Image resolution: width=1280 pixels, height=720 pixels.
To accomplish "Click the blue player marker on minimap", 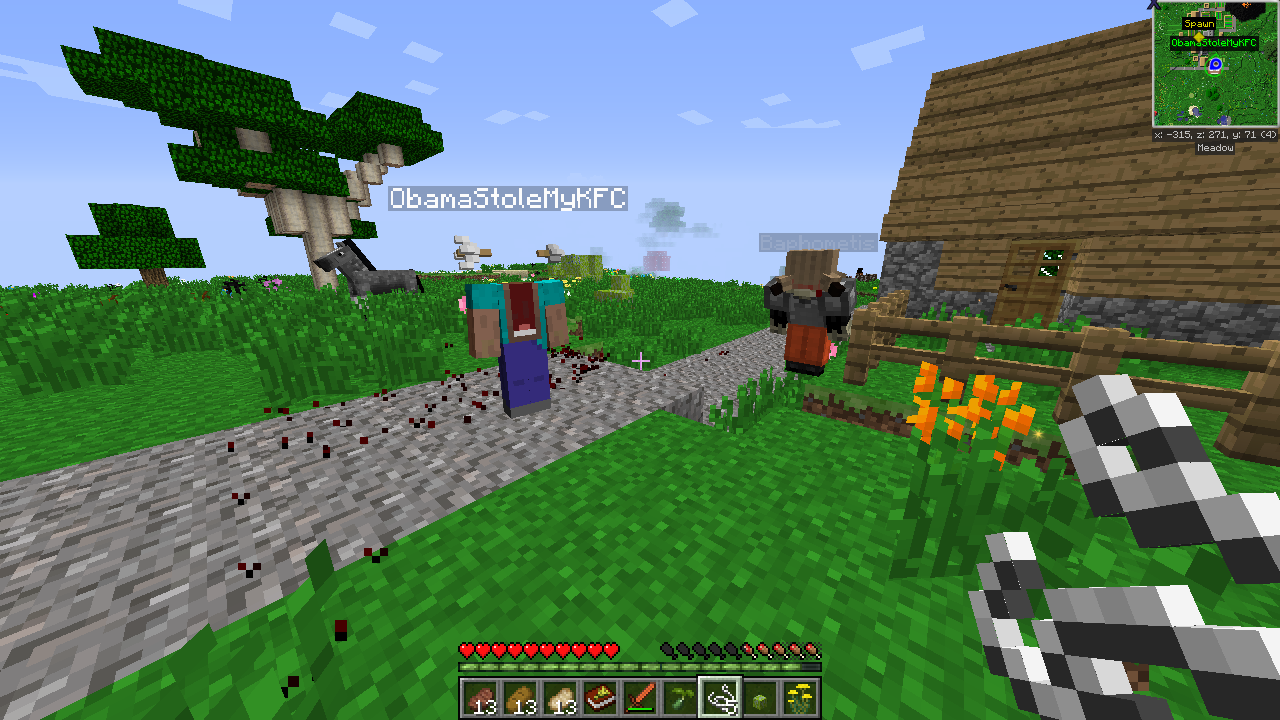I will (x=1215, y=65).
